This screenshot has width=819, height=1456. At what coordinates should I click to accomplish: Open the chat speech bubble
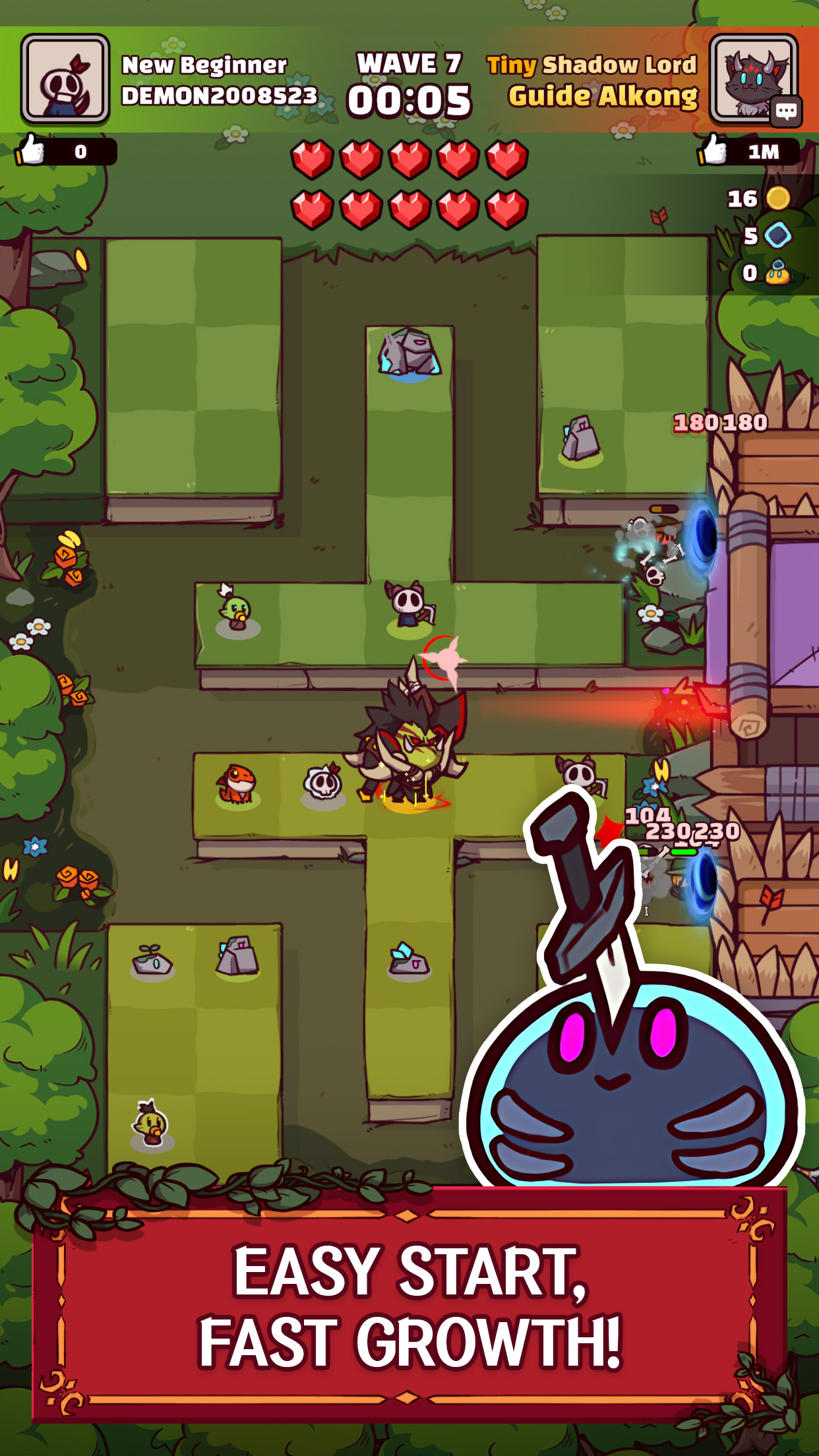(785, 111)
